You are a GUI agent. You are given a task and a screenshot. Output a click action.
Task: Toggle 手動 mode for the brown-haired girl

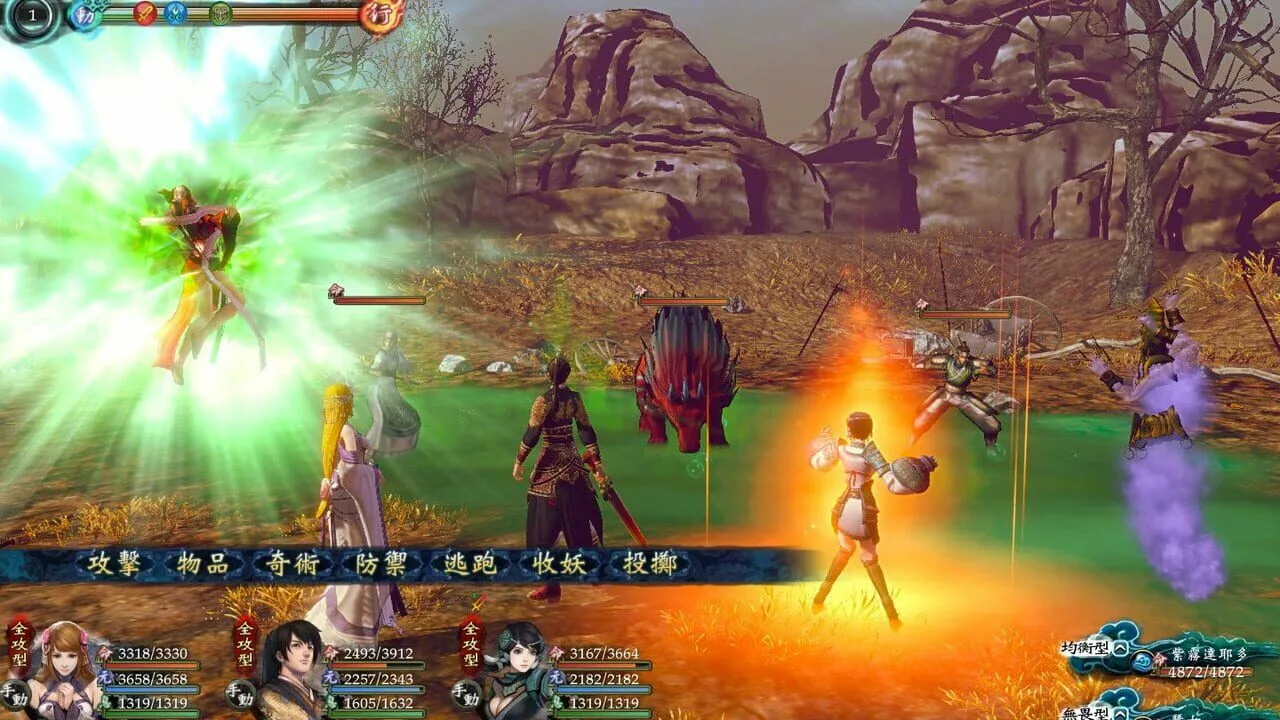coord(15,692)
